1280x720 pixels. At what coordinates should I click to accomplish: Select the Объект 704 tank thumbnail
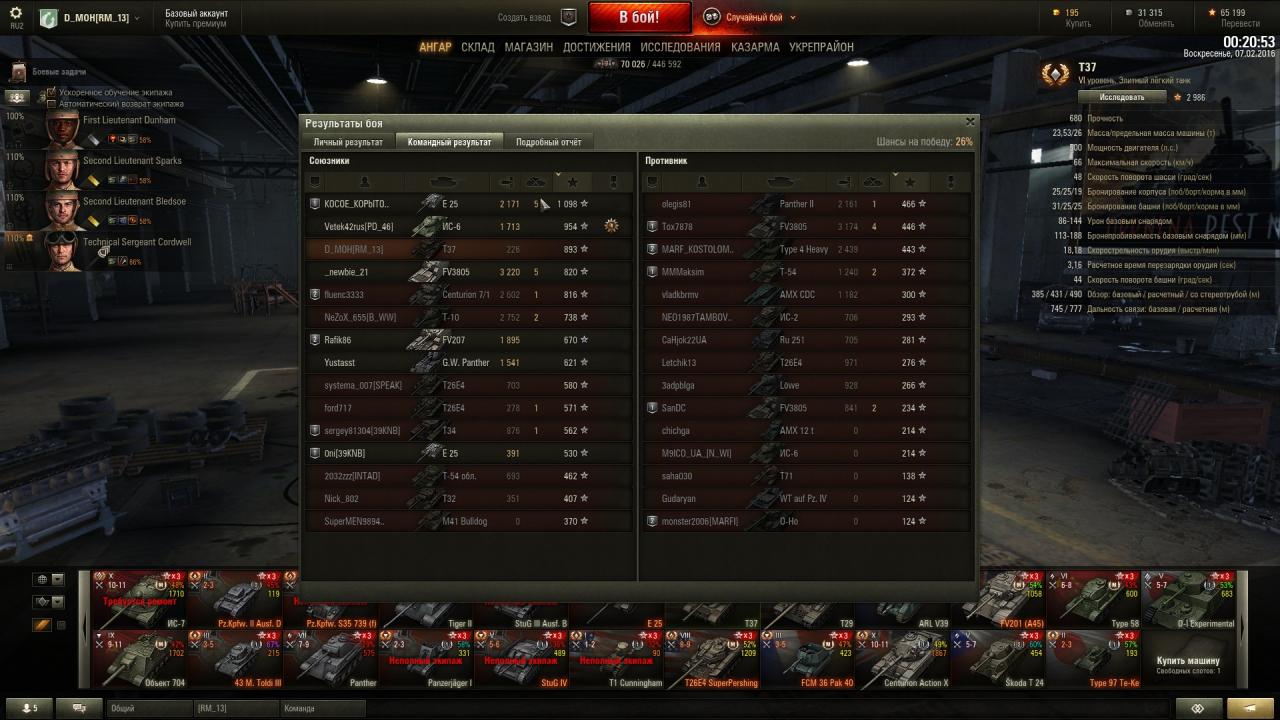[140, 658]
